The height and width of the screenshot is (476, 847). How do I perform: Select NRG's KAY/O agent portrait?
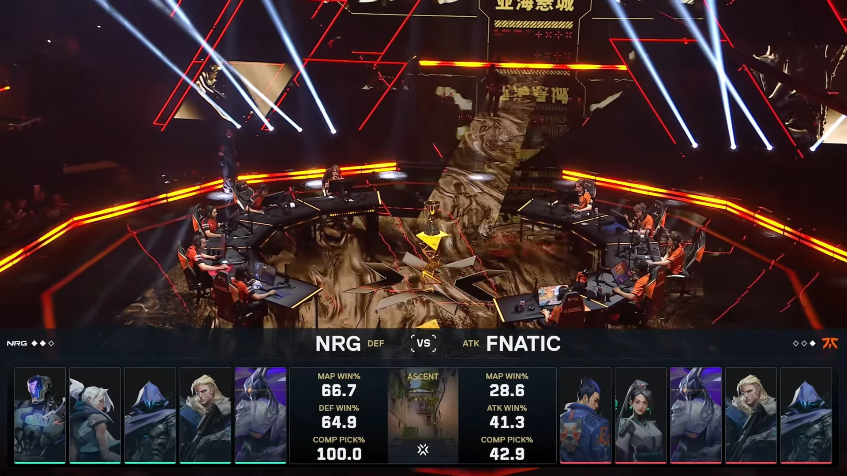[x=40, y=415]
